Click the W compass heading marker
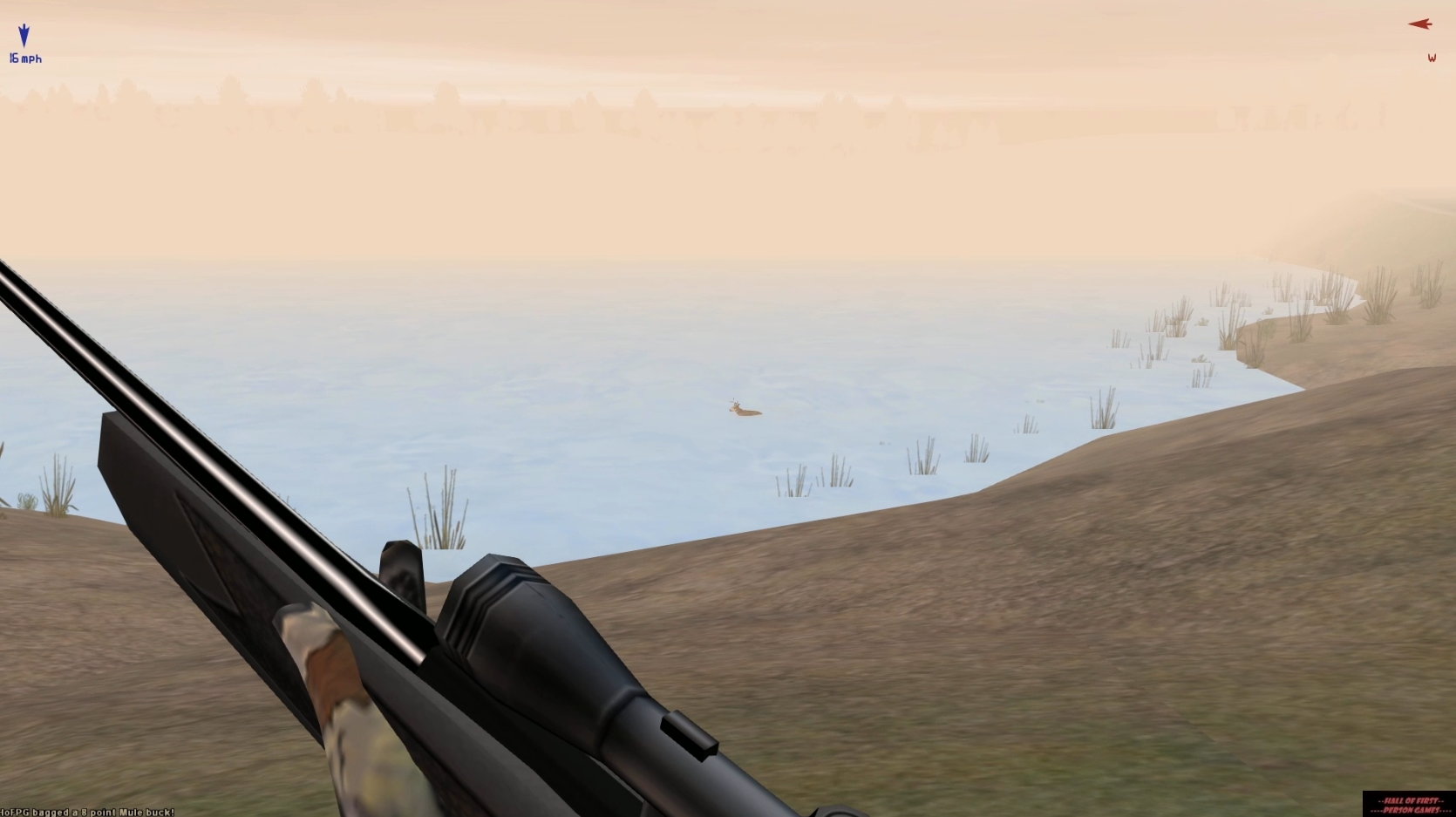This screenshot has width=1456, height=817. (x=1432, y=58)
